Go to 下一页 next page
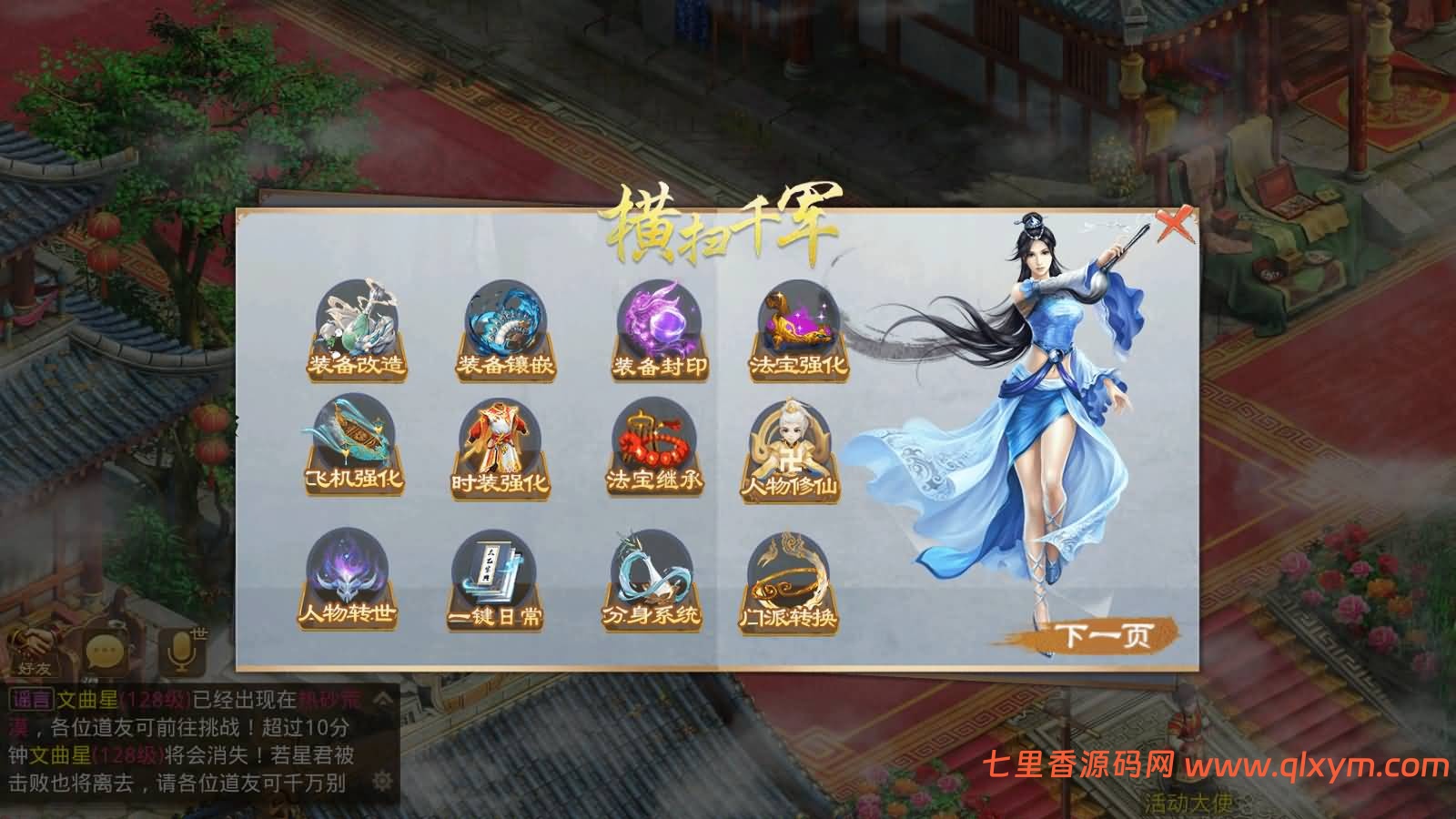Viewport: 1456px width, 819px height. 1104,633
